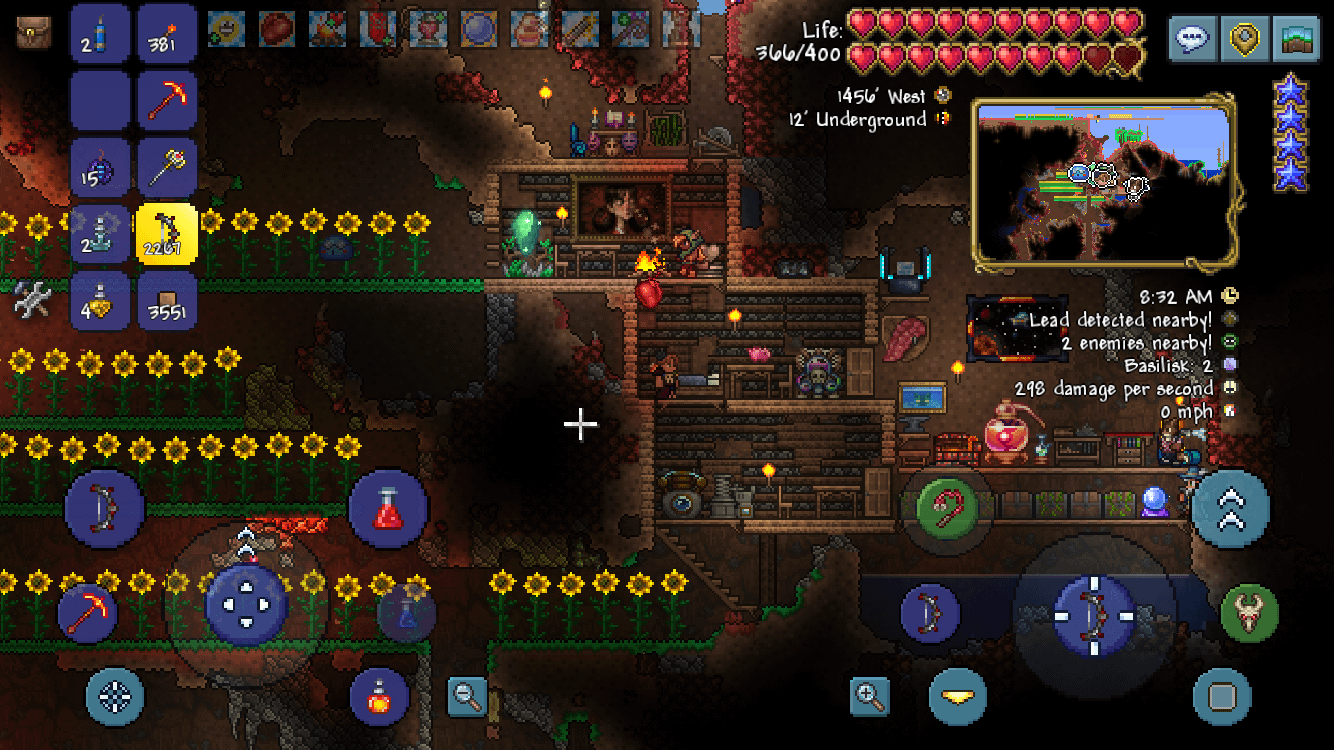The height and width of the screenshot is (750, 1334).
Task: Tap the double-arrow jump button
Action: click(1231, 509)
